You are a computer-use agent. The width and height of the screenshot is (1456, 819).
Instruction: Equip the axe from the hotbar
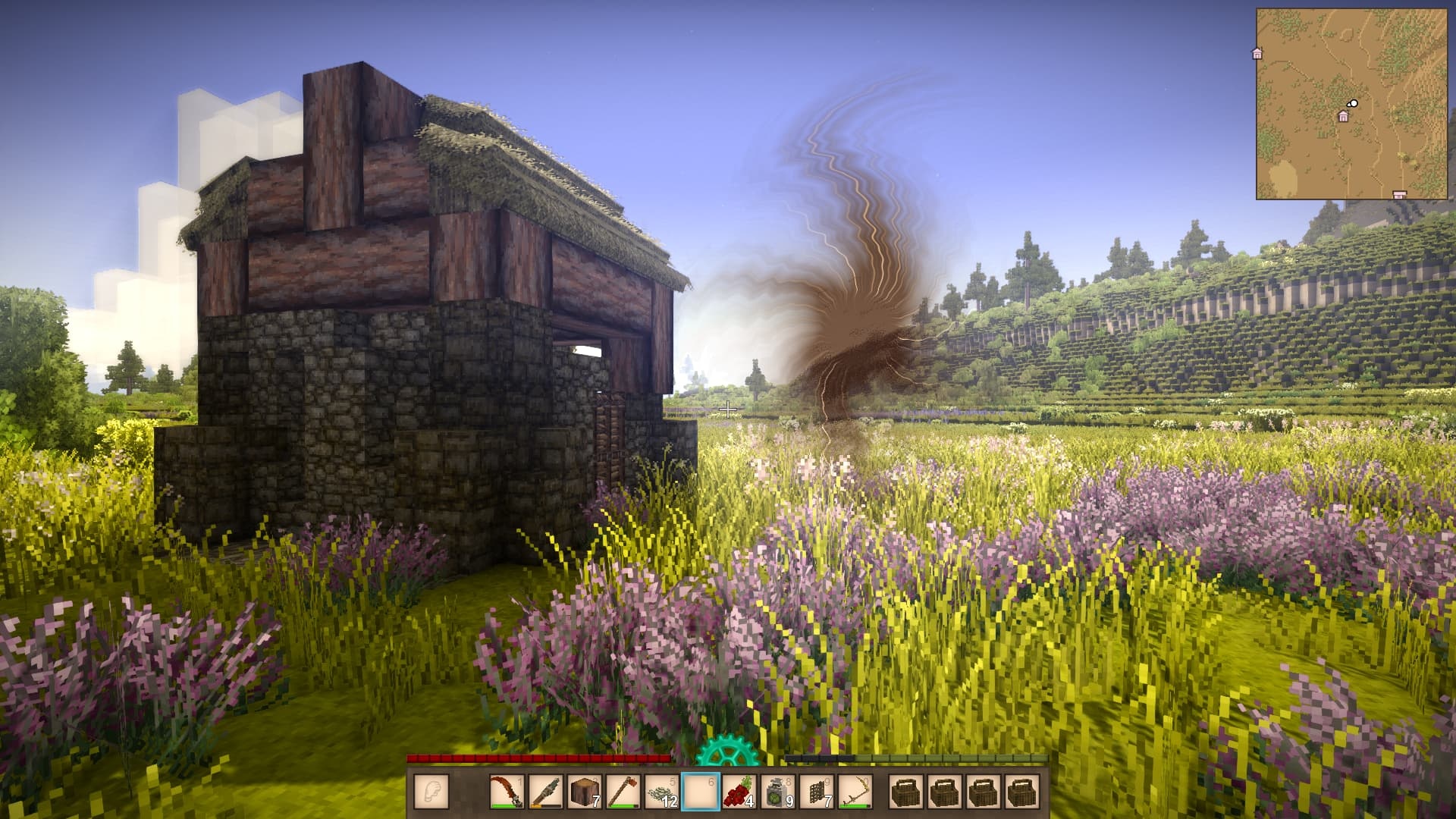click(x=623, y=792)
